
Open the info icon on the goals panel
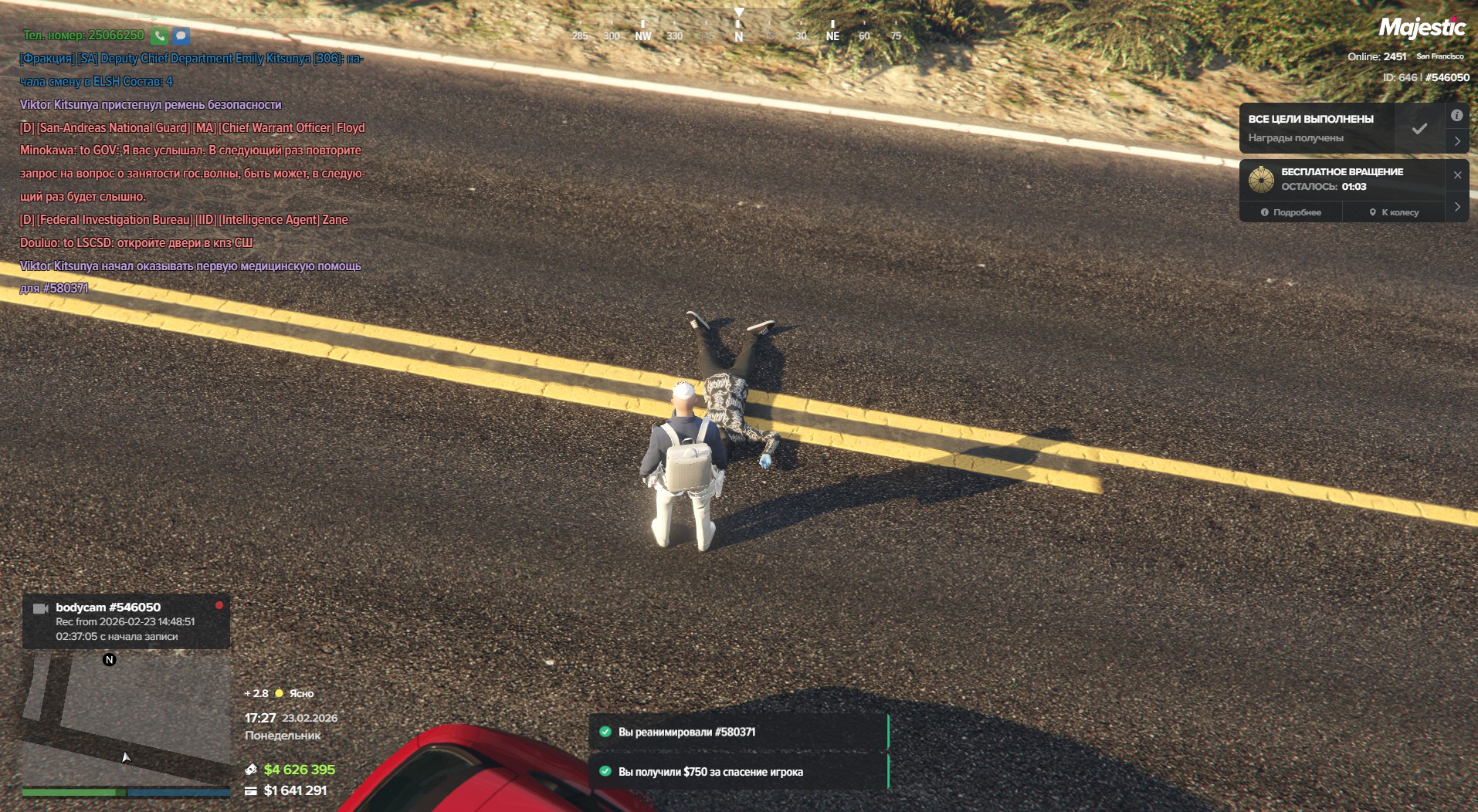tap(1456, 116)
